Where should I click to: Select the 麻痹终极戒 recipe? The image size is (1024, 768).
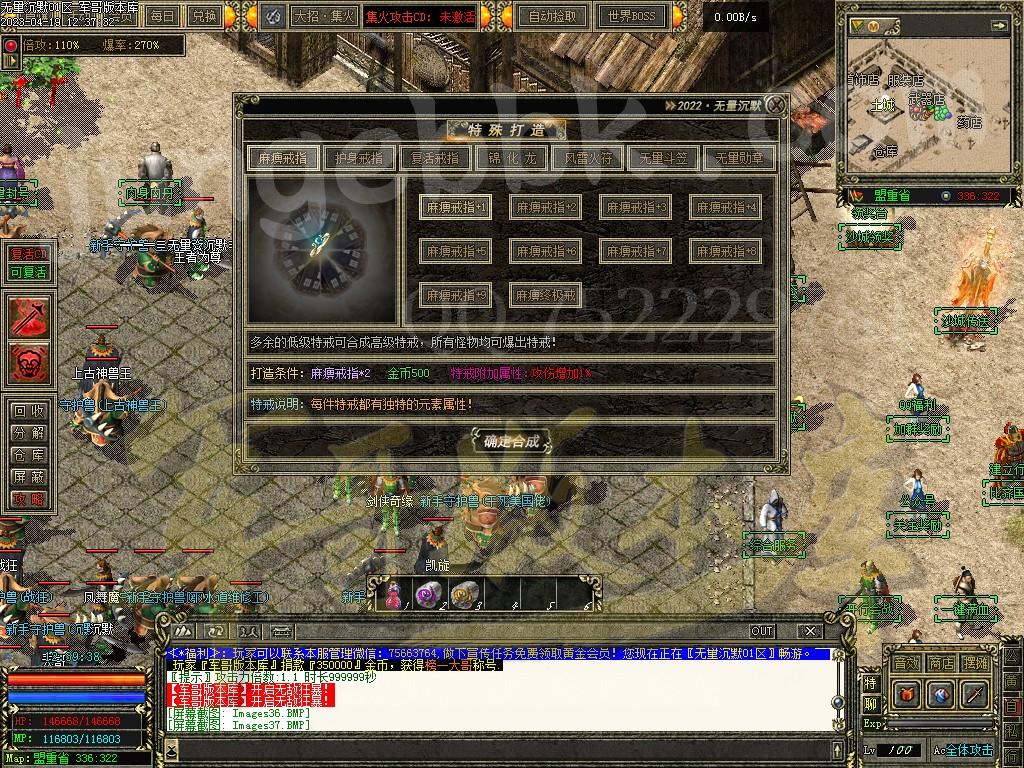[545, 295]
